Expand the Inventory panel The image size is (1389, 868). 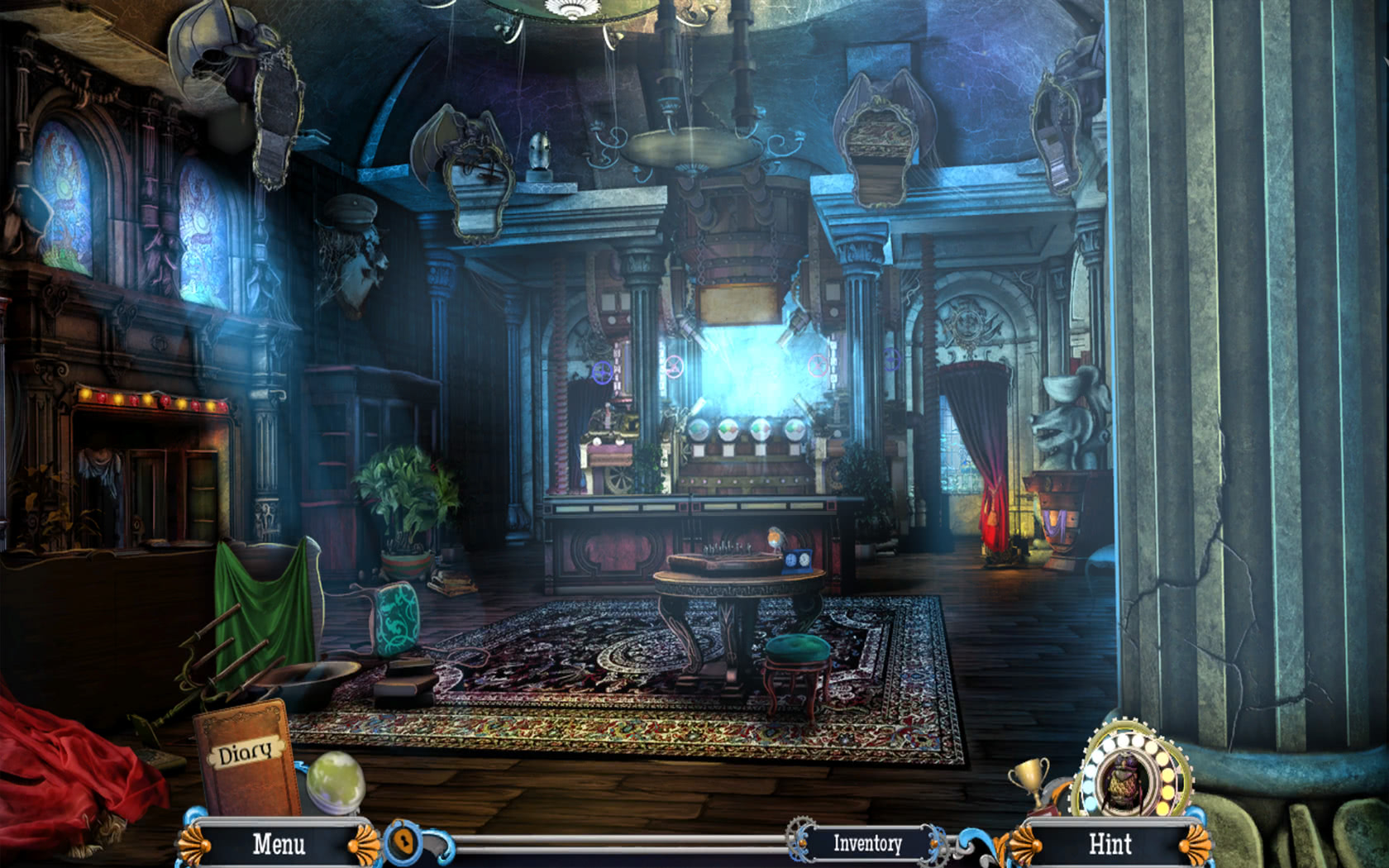(x=867, y=843)
